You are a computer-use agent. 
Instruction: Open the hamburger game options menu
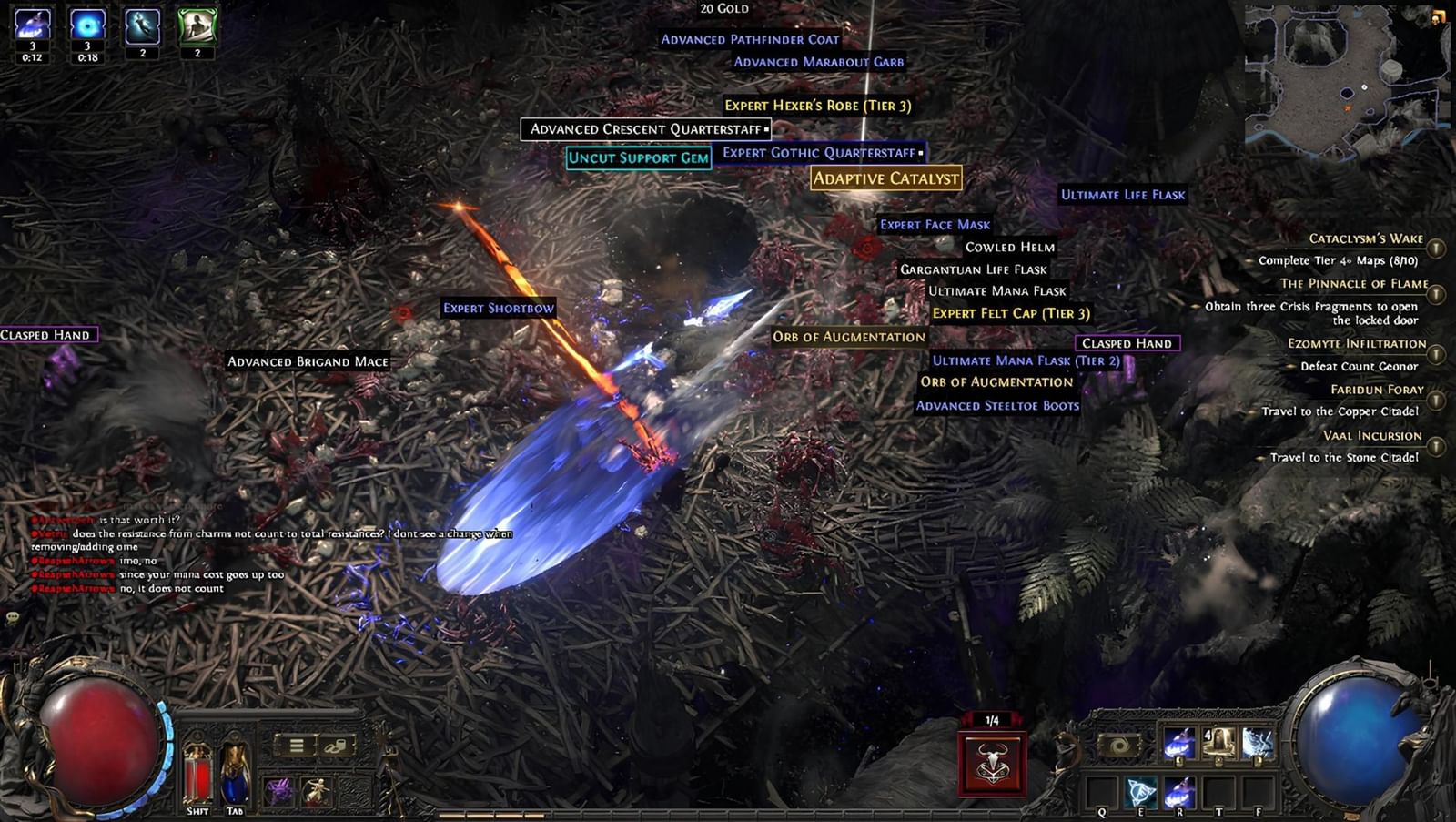tap(296, 746)
